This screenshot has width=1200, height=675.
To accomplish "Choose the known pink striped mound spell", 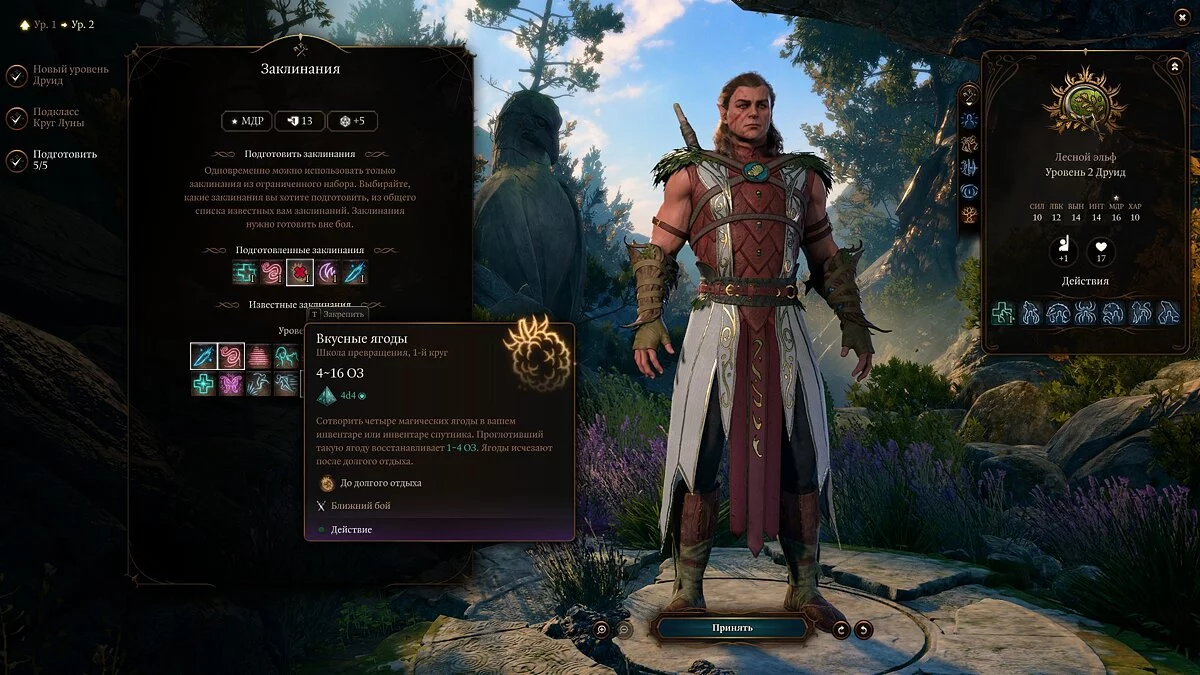I will pos(259,356).
